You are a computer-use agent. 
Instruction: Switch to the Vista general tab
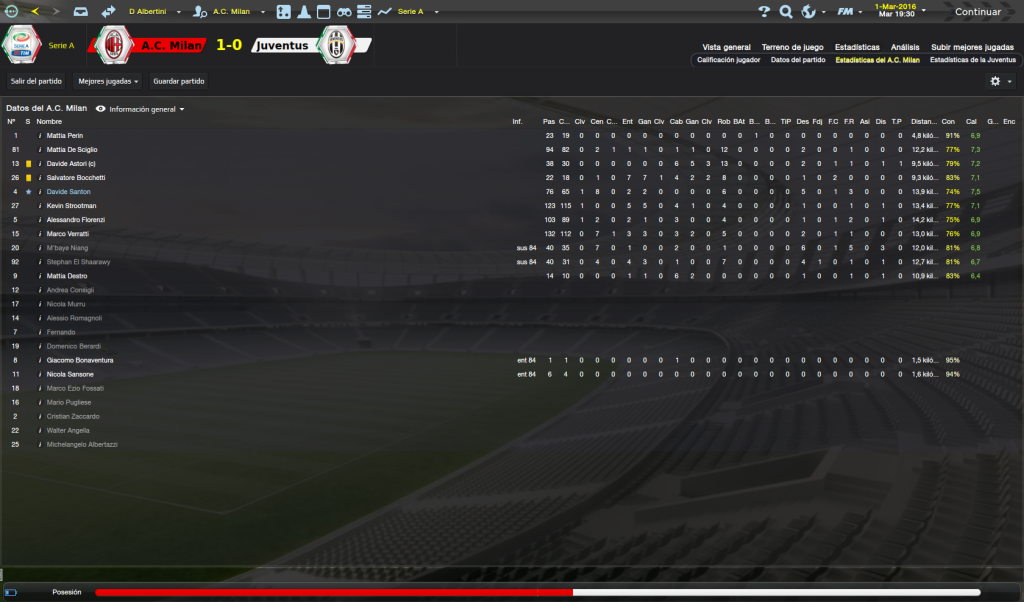(x=726, y=47)
